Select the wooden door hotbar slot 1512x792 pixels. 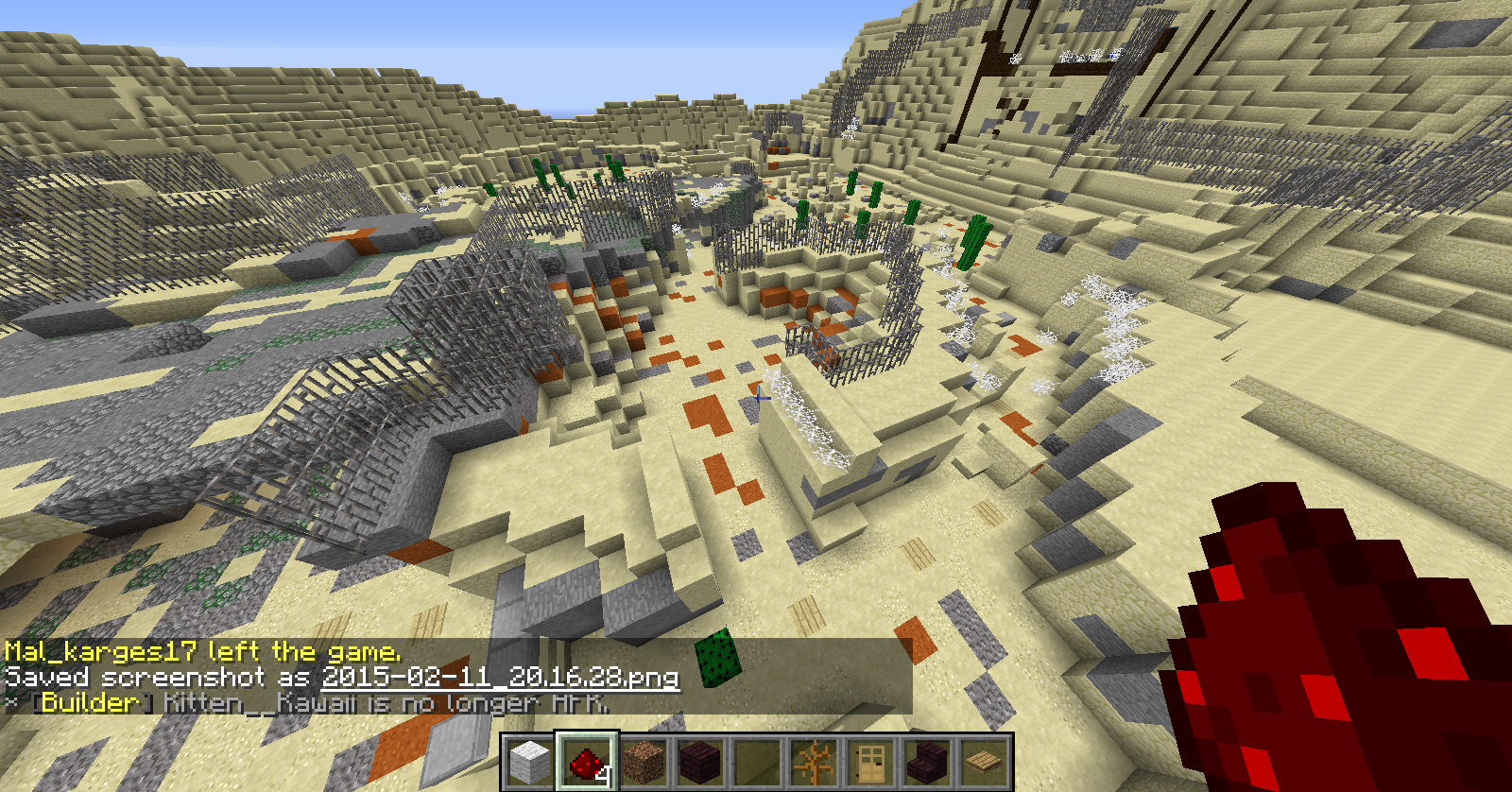[870, 762]
